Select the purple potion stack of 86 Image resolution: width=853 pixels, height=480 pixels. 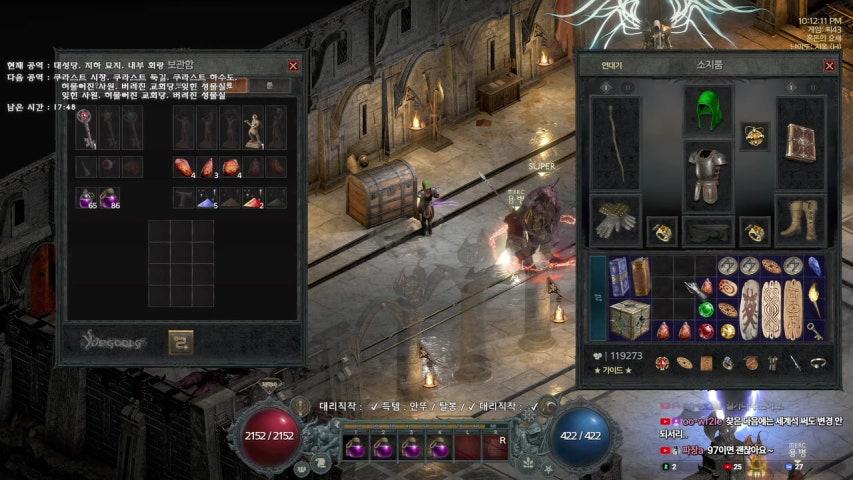click(109, 199)
